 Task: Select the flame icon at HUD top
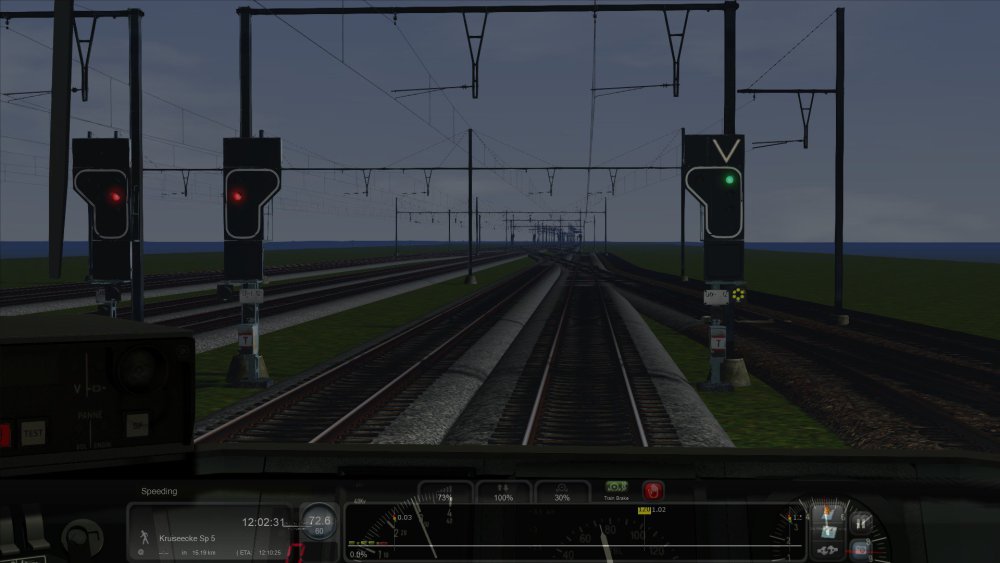(828, 510)
